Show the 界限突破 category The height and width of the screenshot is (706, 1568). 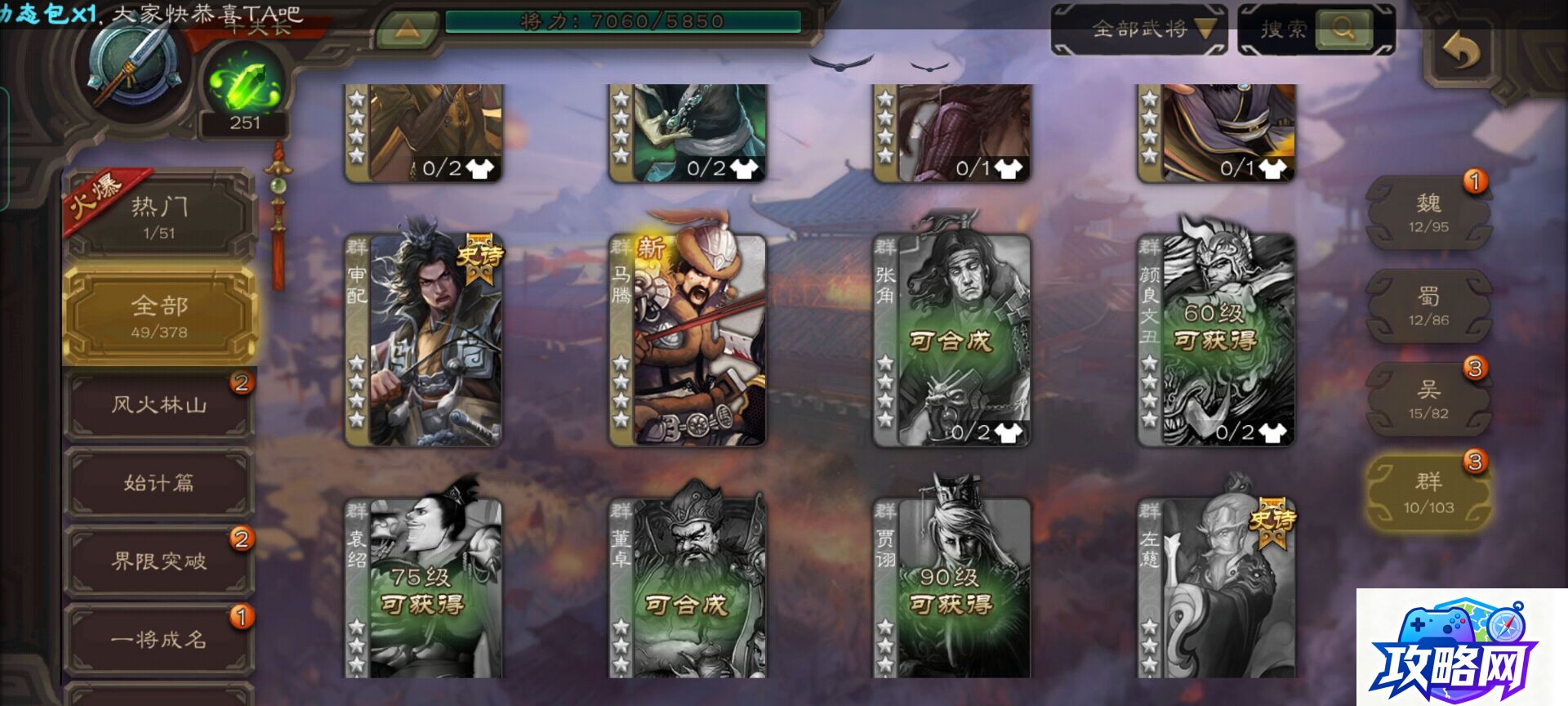[x=160, y=561]
